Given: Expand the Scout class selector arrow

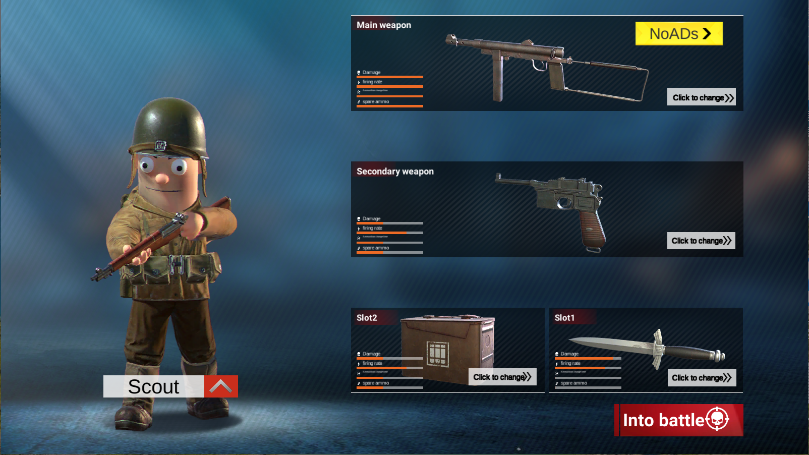Looking at the screenshot, I should coord(221,386).
